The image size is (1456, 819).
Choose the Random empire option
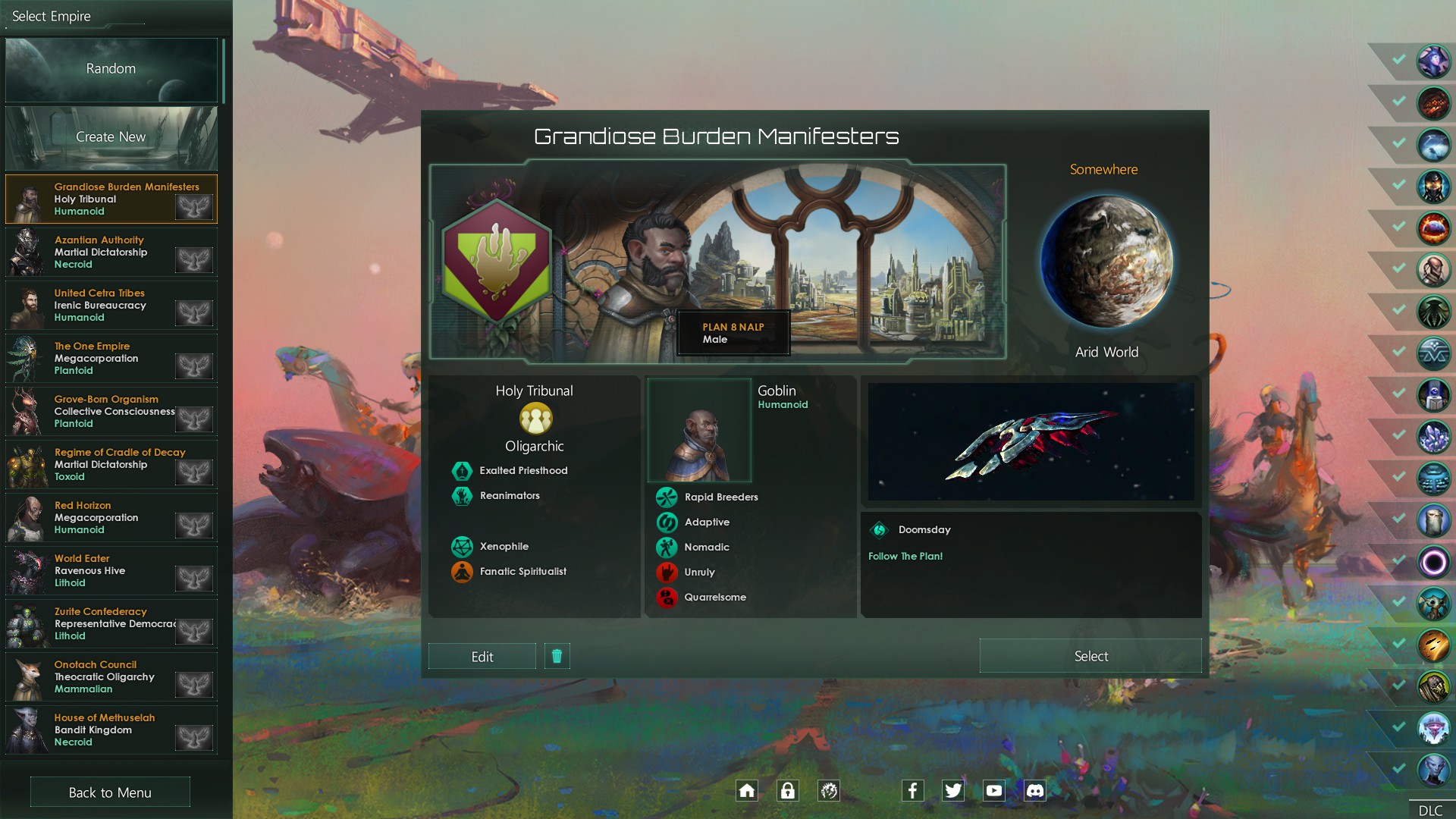click(111, 69)
